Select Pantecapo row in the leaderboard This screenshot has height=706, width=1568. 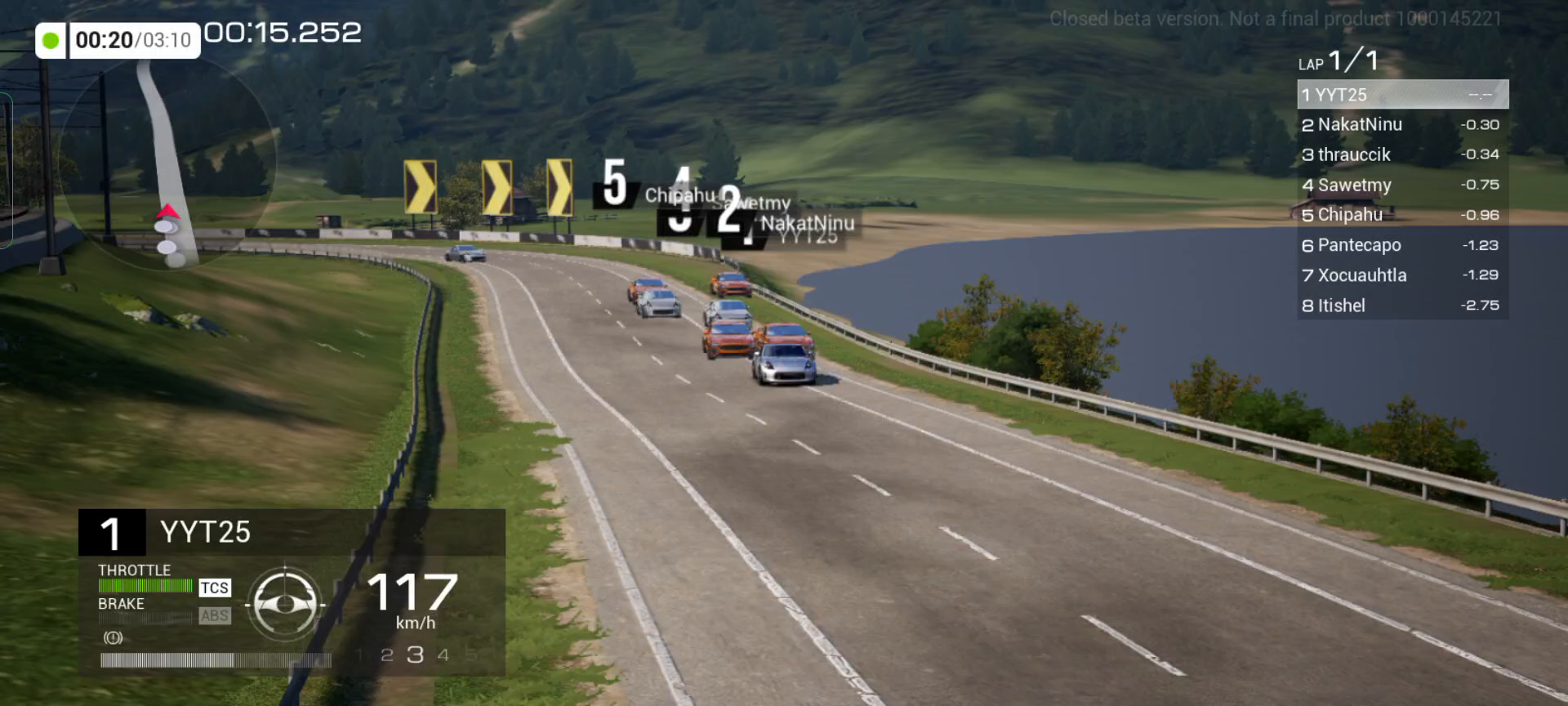click(x=1401, y=245)
